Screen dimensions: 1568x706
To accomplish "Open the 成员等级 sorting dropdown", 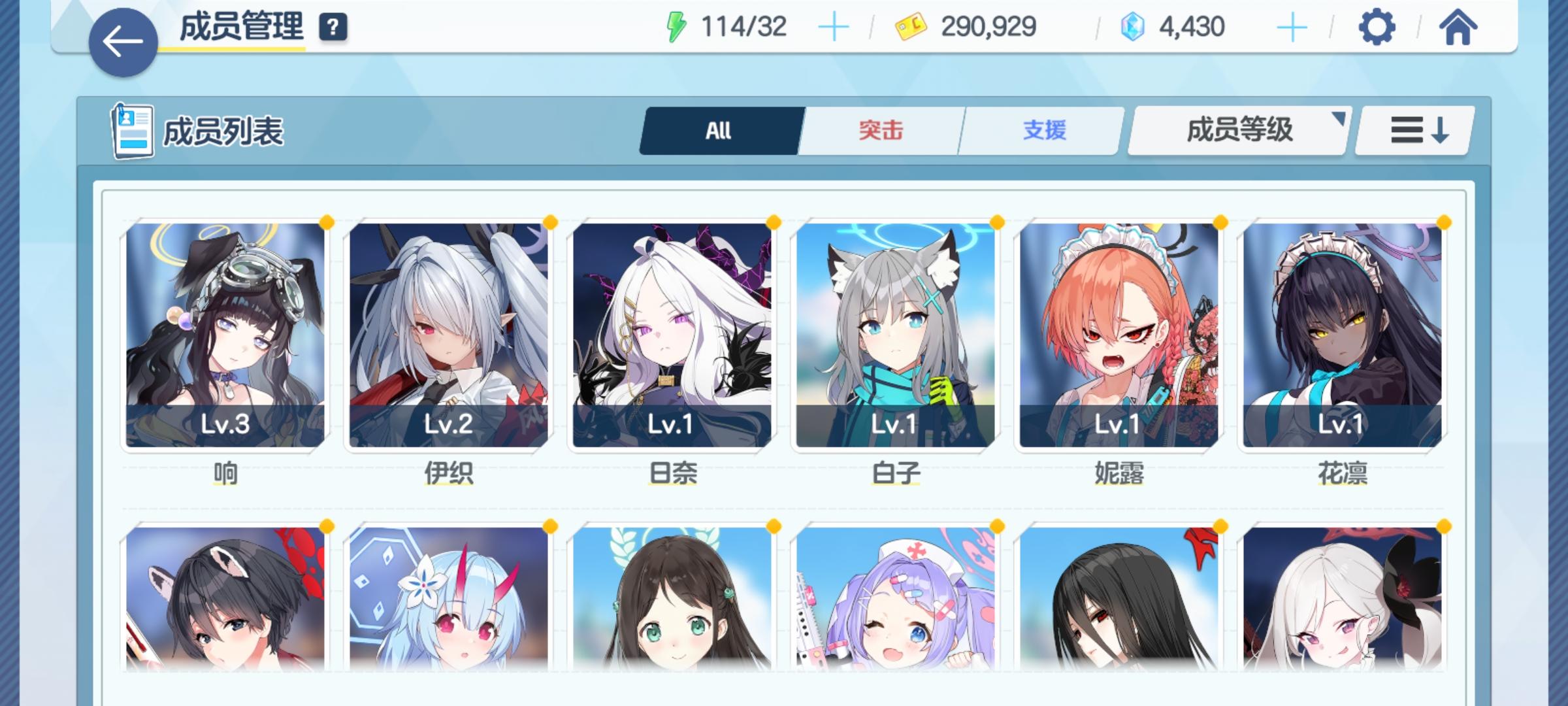I will tap(1237, 130).
